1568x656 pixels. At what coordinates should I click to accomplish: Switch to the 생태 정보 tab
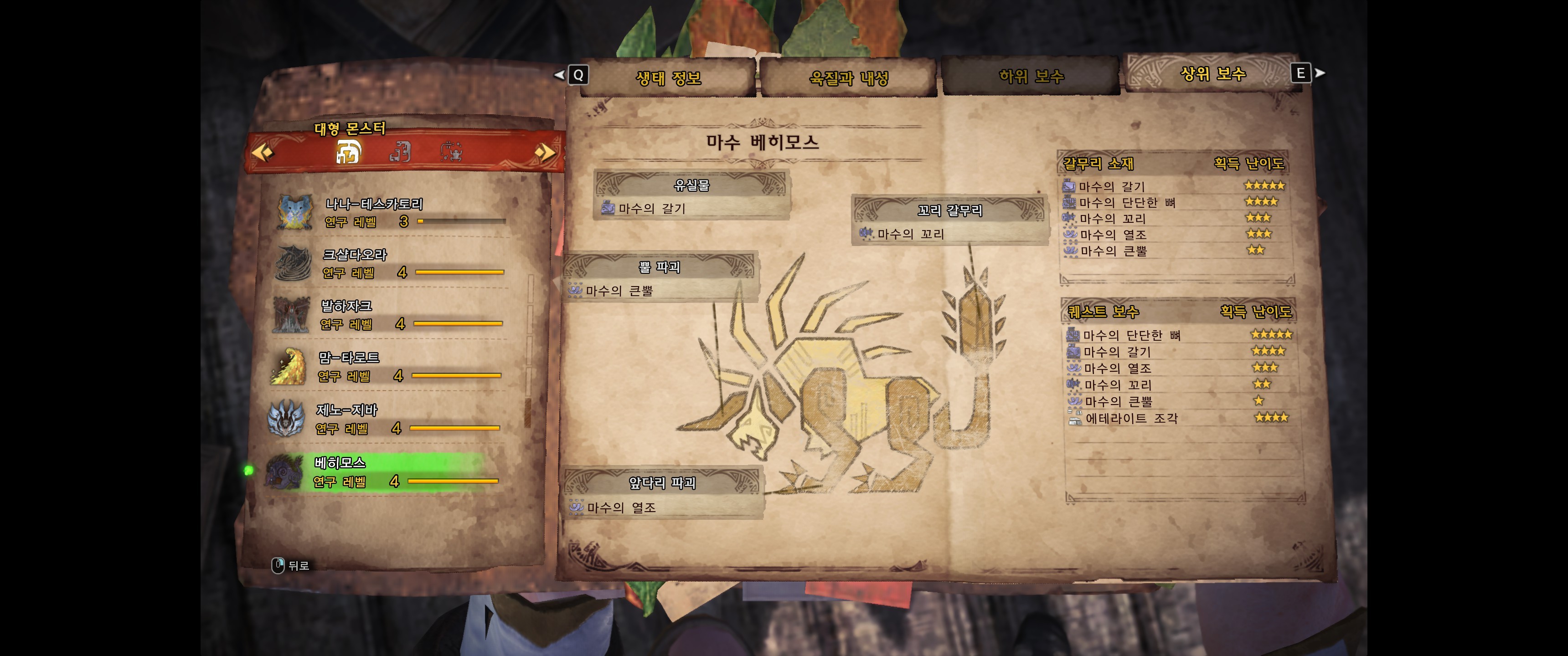pos(668,78)
